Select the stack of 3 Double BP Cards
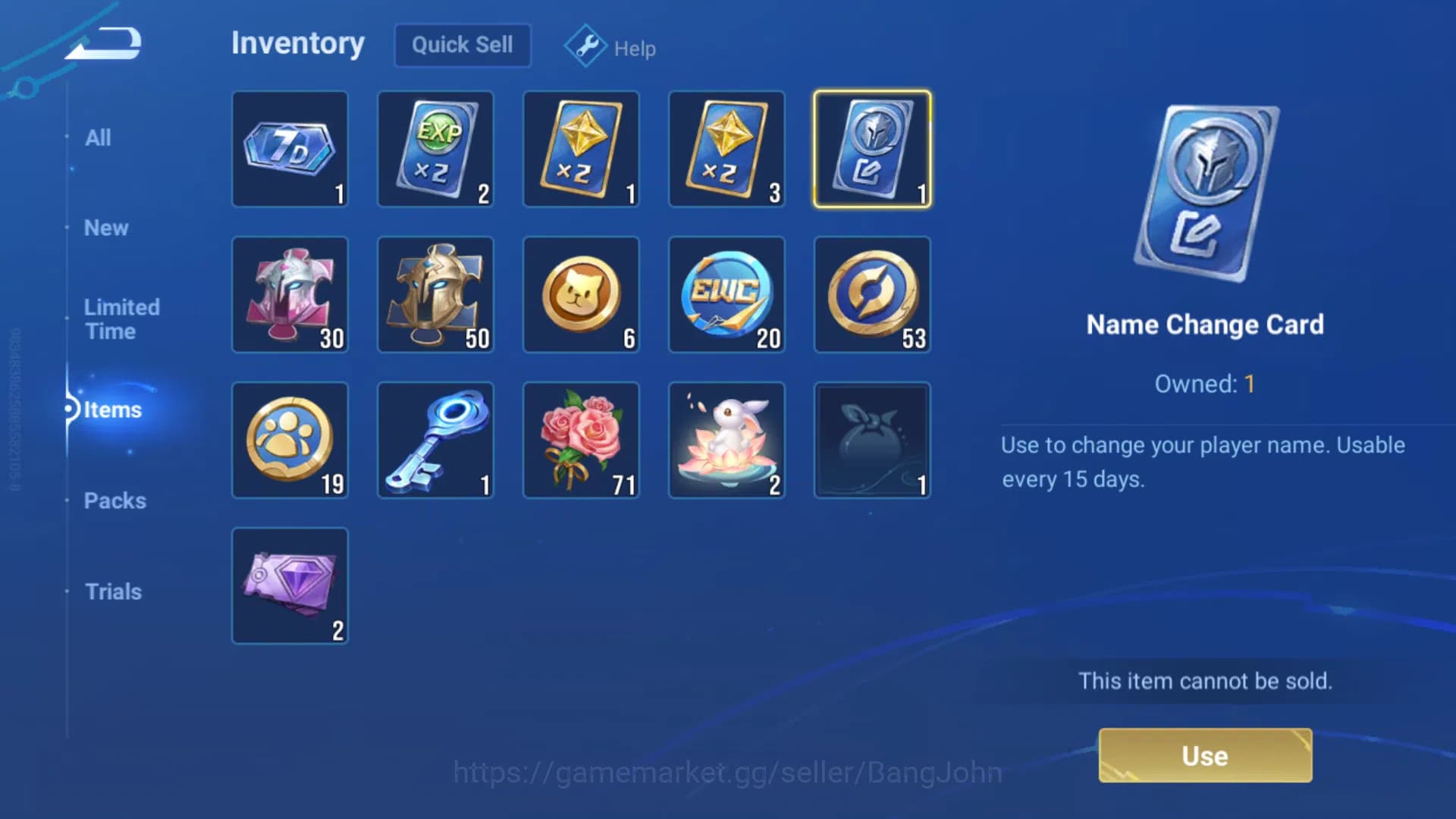1456x819 pixels. pos(726,149)
